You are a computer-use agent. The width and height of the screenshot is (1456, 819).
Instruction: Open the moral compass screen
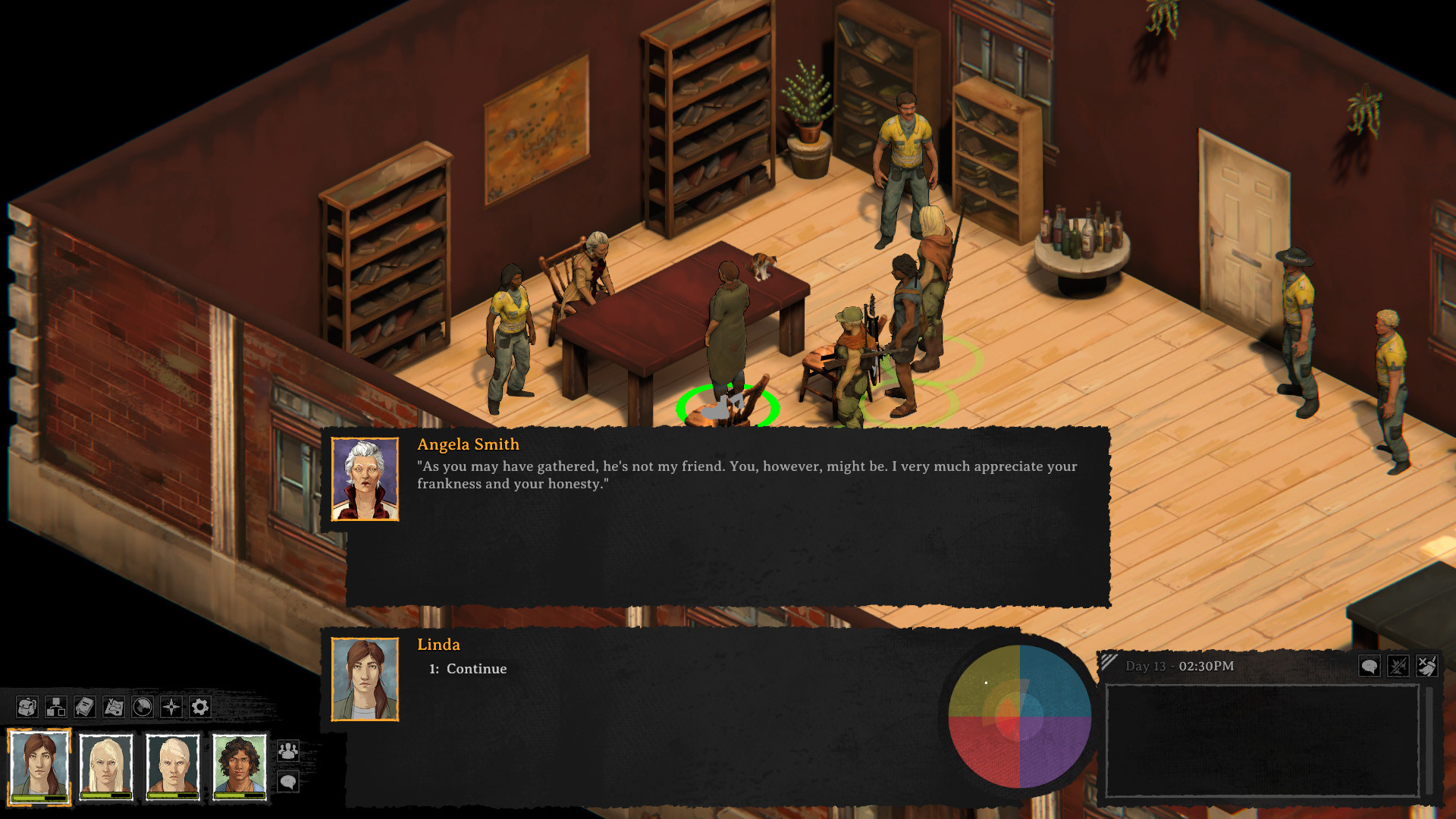(x=171, y=706)
